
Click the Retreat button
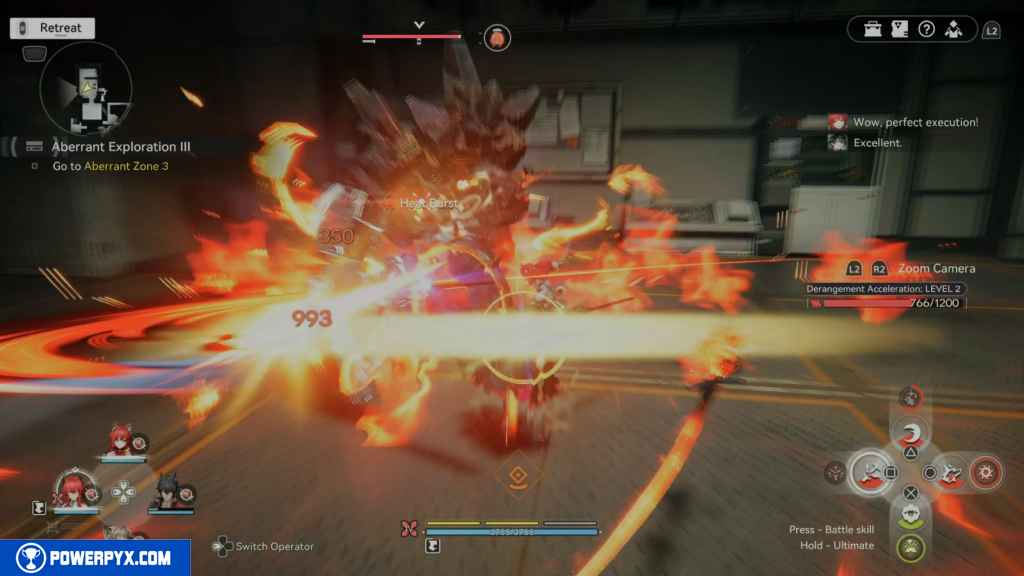53,28
